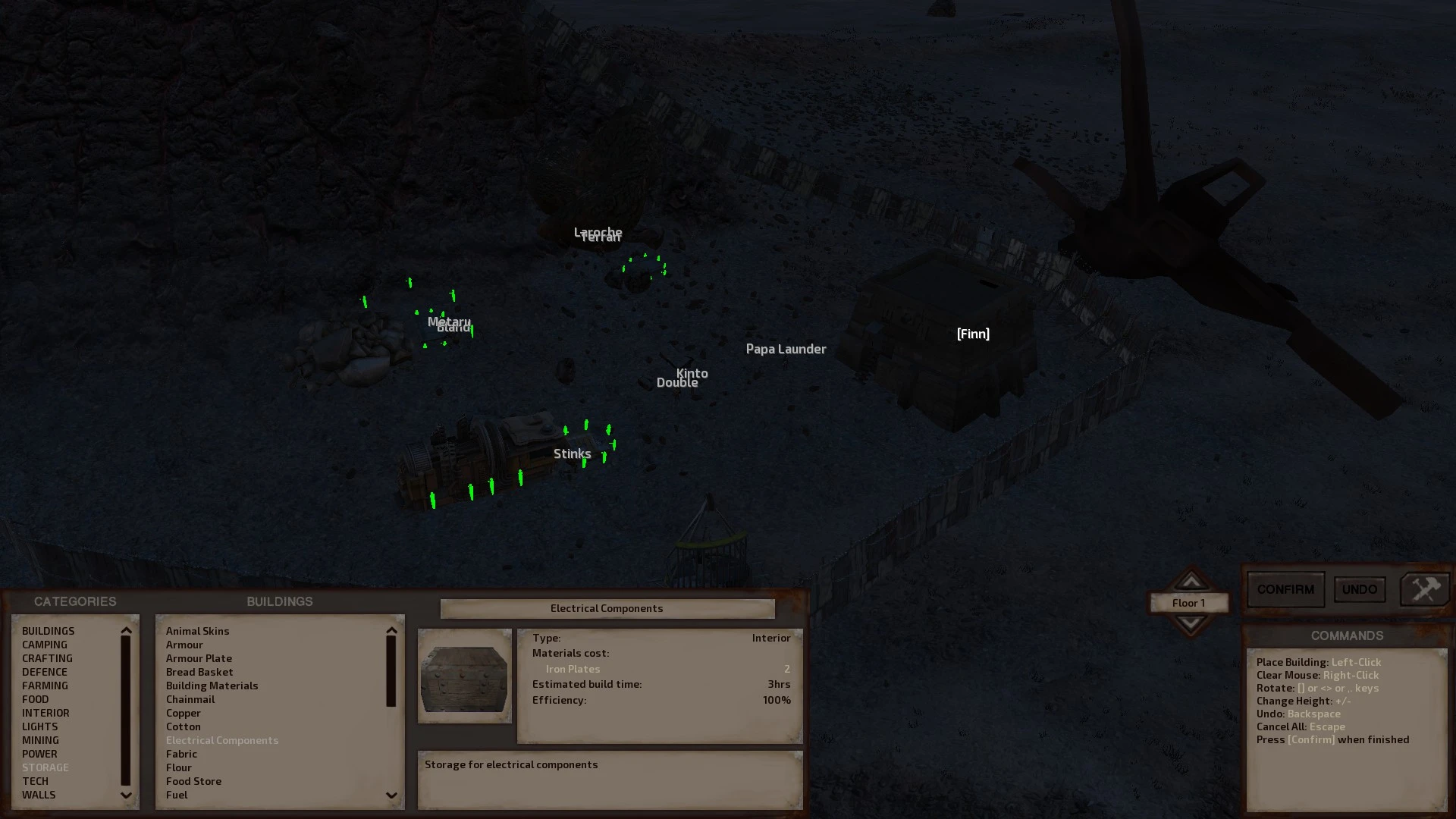Pick the Copper storage entry
This screenshot has height=819, width=1456.
point(184,713)
